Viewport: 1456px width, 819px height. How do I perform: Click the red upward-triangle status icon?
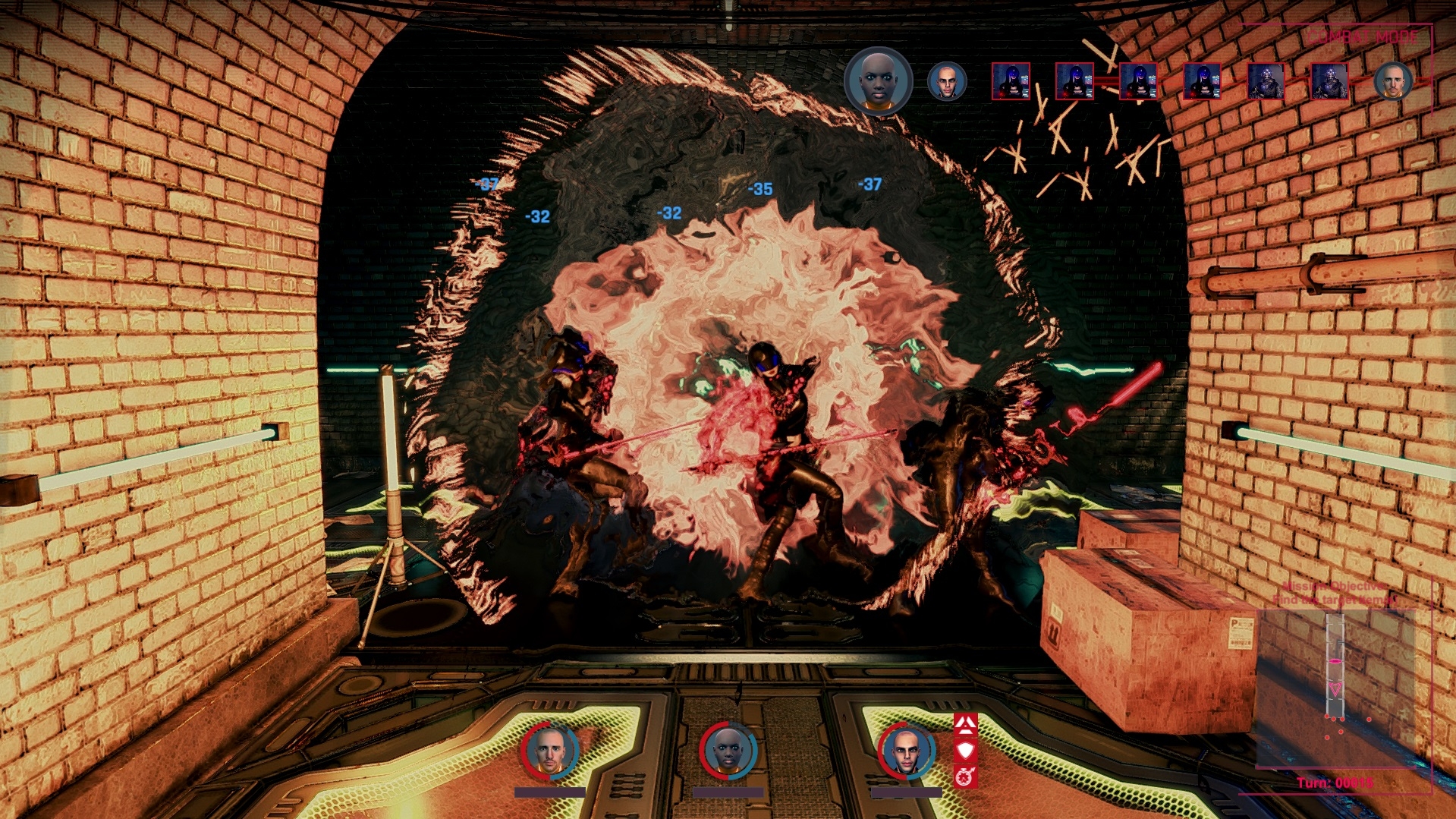click(965, 725)
